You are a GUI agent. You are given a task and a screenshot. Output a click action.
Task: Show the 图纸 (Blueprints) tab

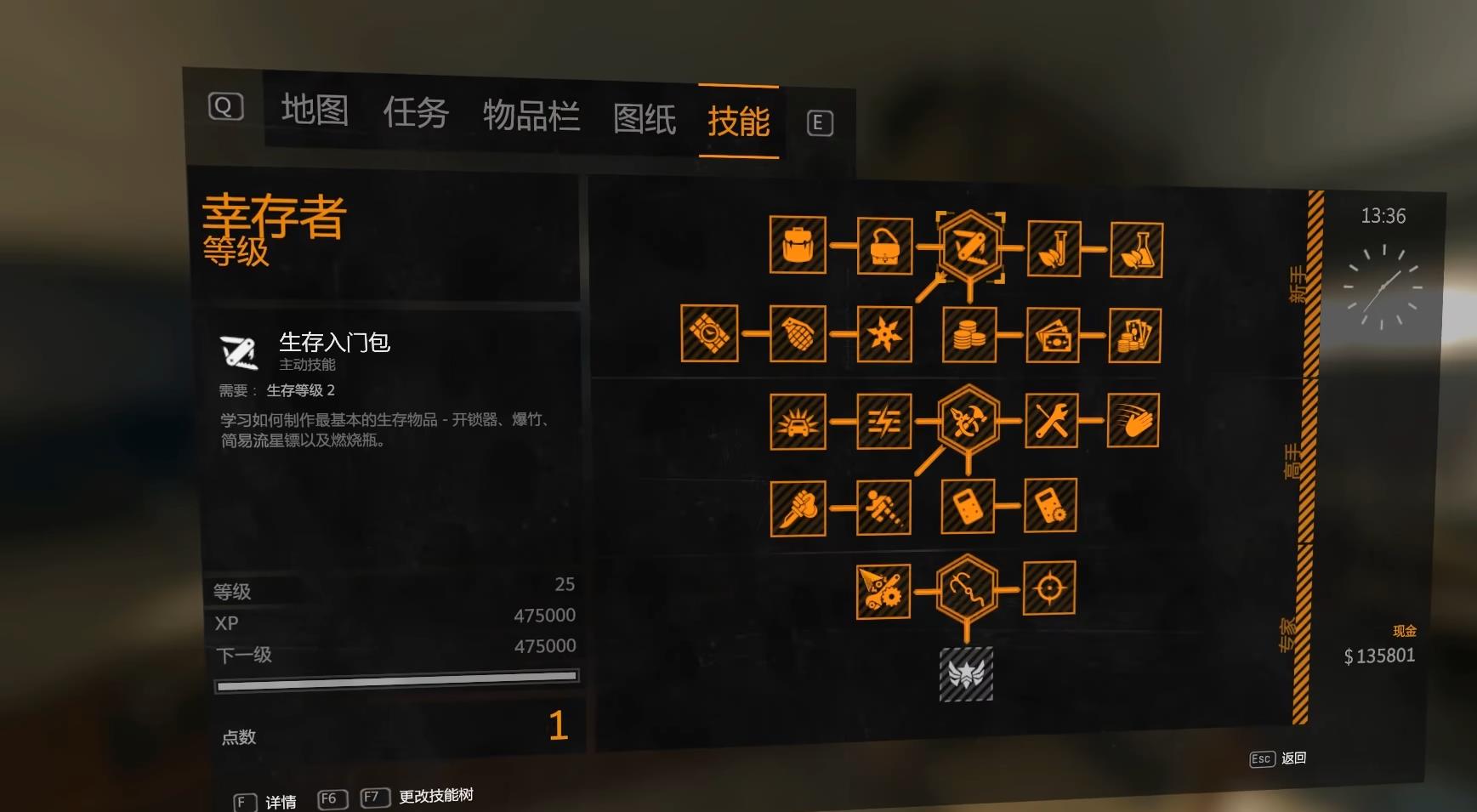[x=645, y=119]
